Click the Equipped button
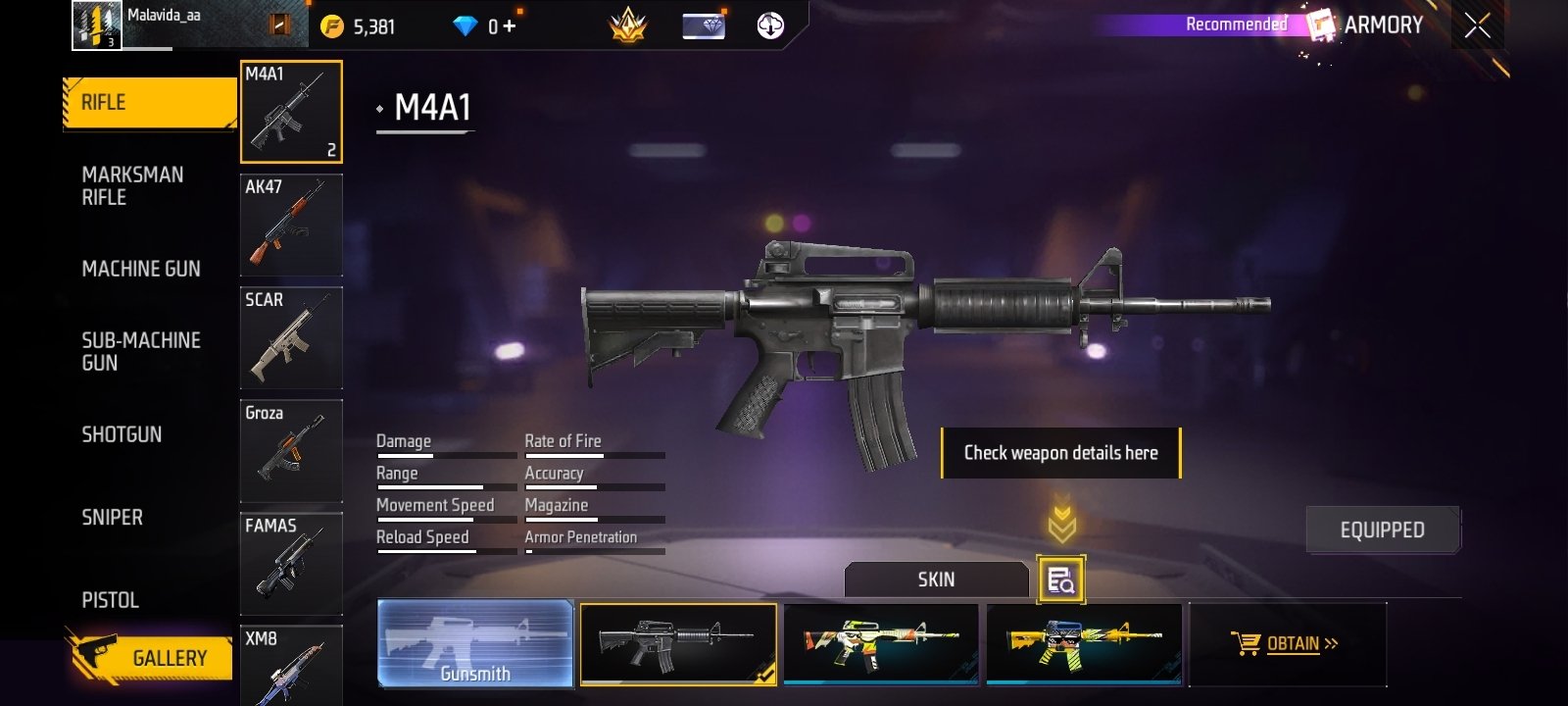The image size is (1568, 706). pyautogui.click(x=1382, y=529)
